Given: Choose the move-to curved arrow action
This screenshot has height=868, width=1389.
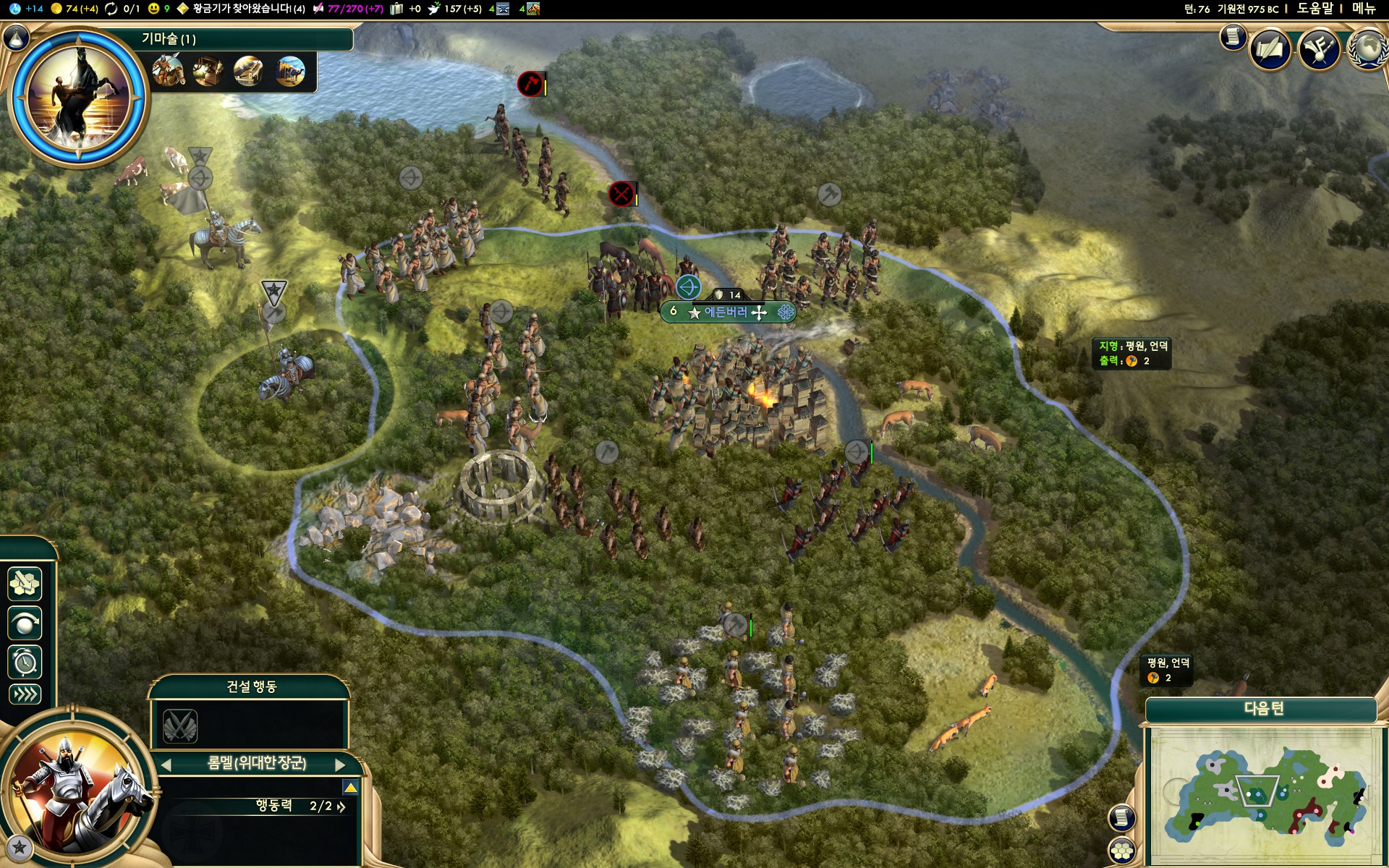Looking at the screenshot, I should click(25, 623).
